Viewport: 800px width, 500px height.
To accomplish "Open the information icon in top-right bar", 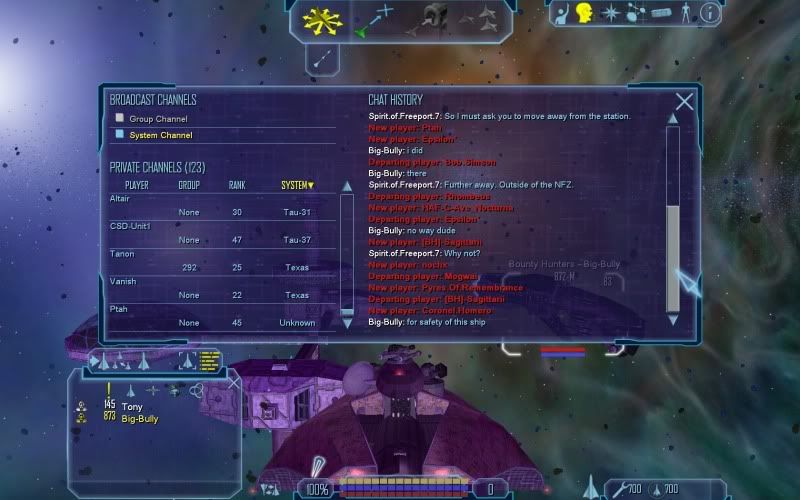I will point(710,13).
